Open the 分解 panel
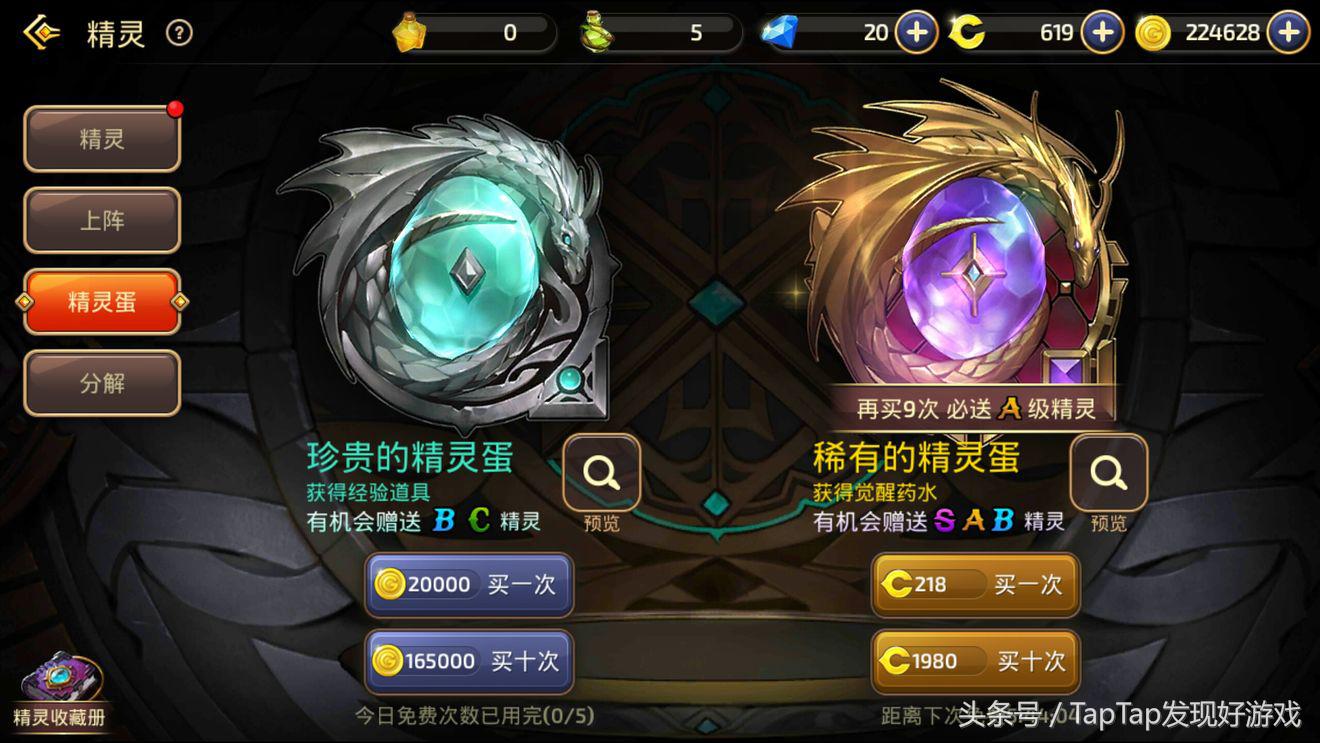Image resolution: width=1320 pixels, height=743 pixels. click(x=101, y=383)
